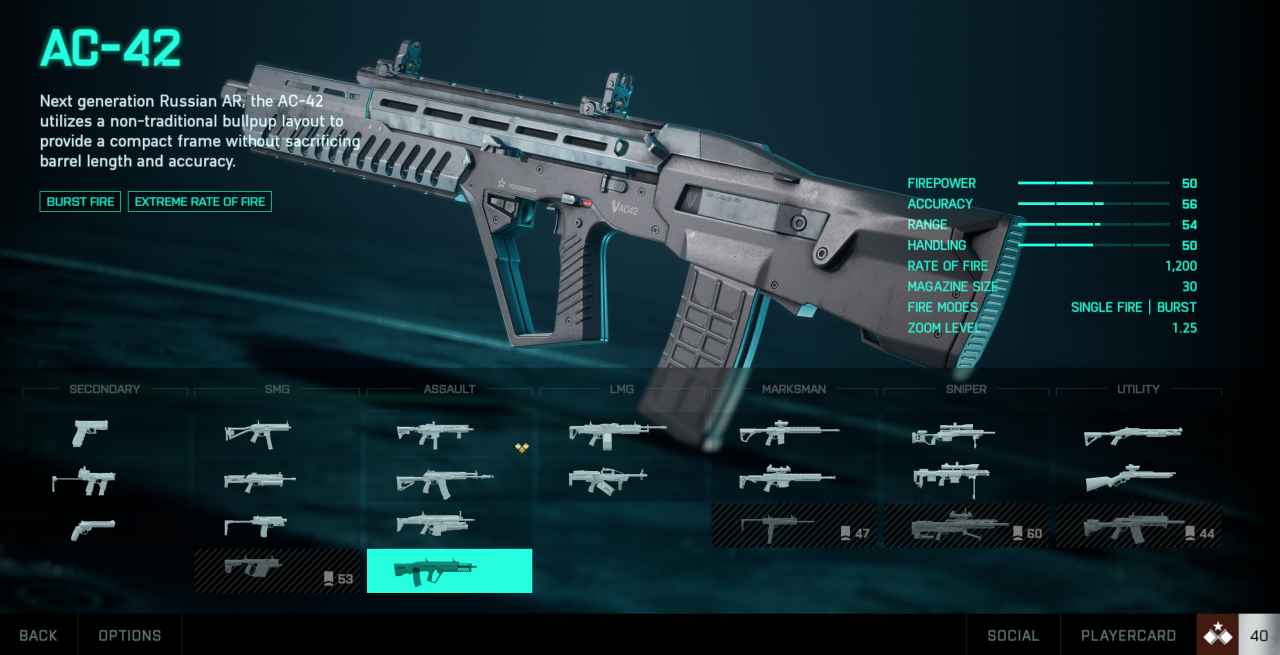Viewport: 1280px width, 655px height.
Task: Select the locked Utility weapon level 44
Action: [1138, 525]
